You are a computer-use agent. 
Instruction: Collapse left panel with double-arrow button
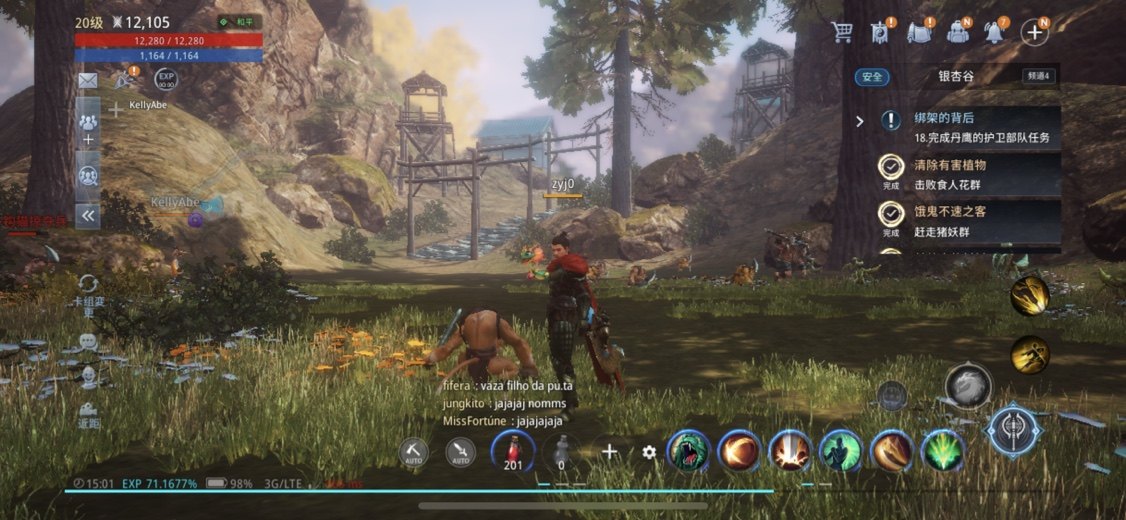pyautogui.click(x=88, y=215)
